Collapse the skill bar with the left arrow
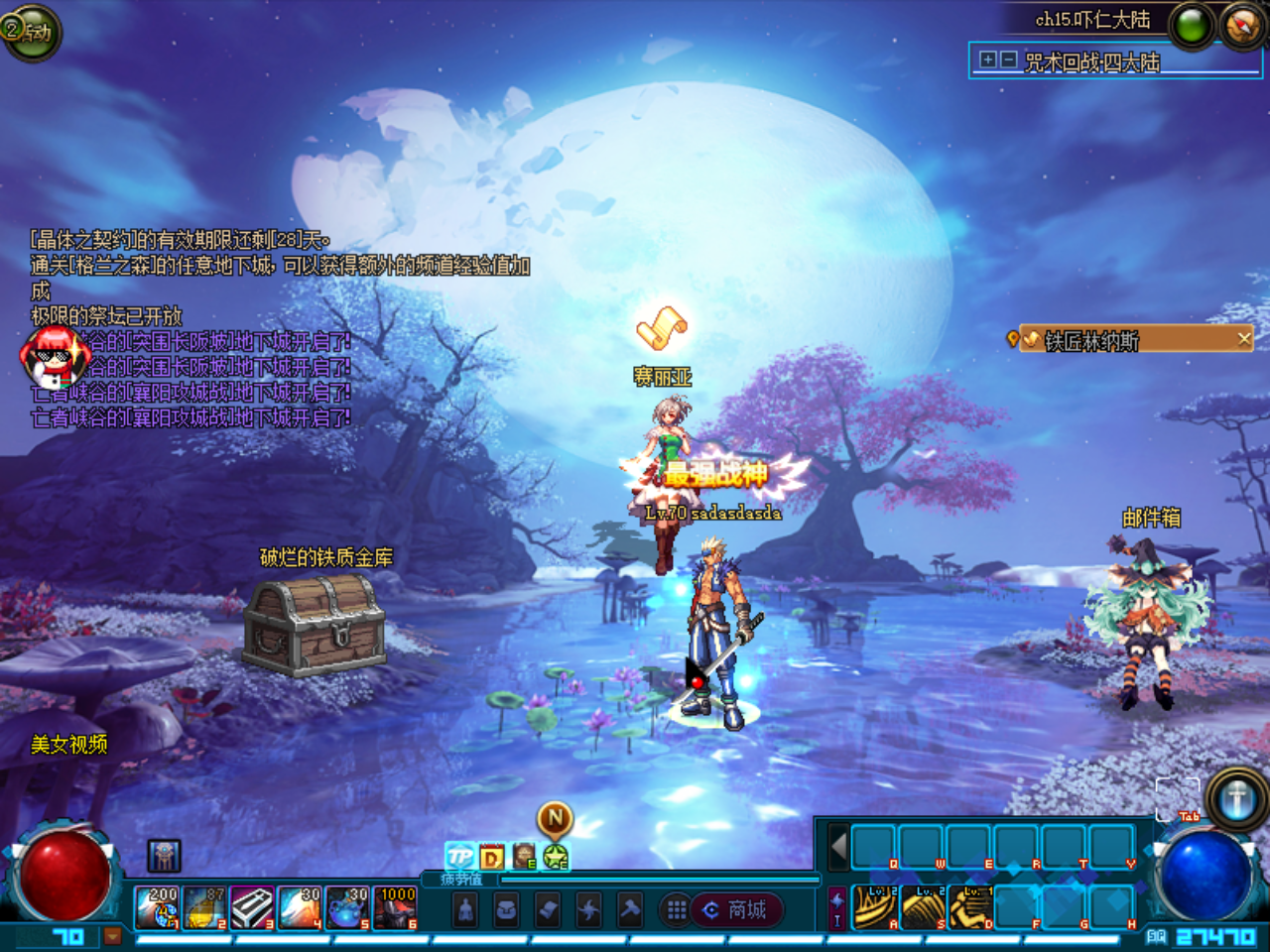 point(837,848)
